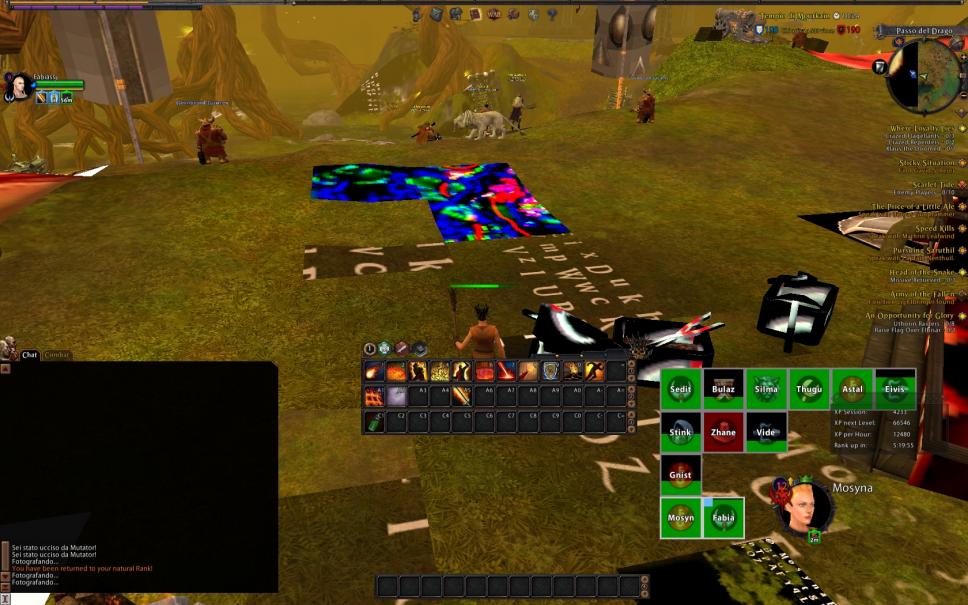The image size is (968, 605).
Task: Select the Fabia party tile
Action: [x=723, y=518]
